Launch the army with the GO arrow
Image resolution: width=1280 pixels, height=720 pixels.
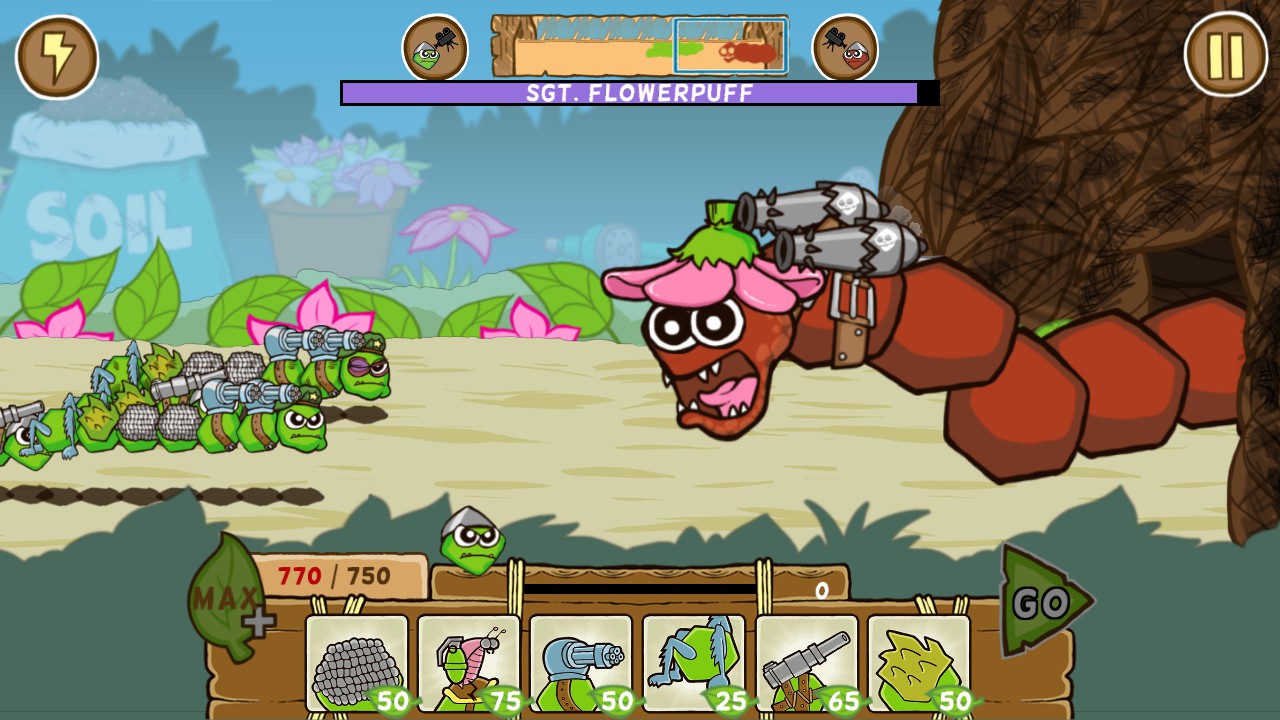pos(1044,602)
